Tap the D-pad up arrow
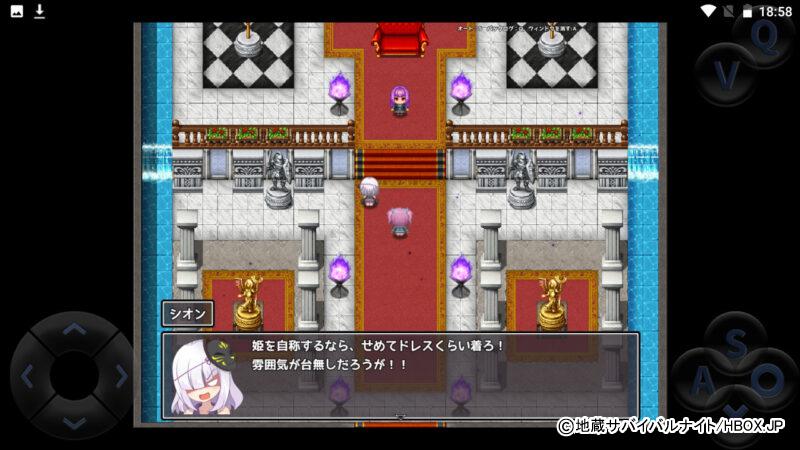 click(74, 329)
